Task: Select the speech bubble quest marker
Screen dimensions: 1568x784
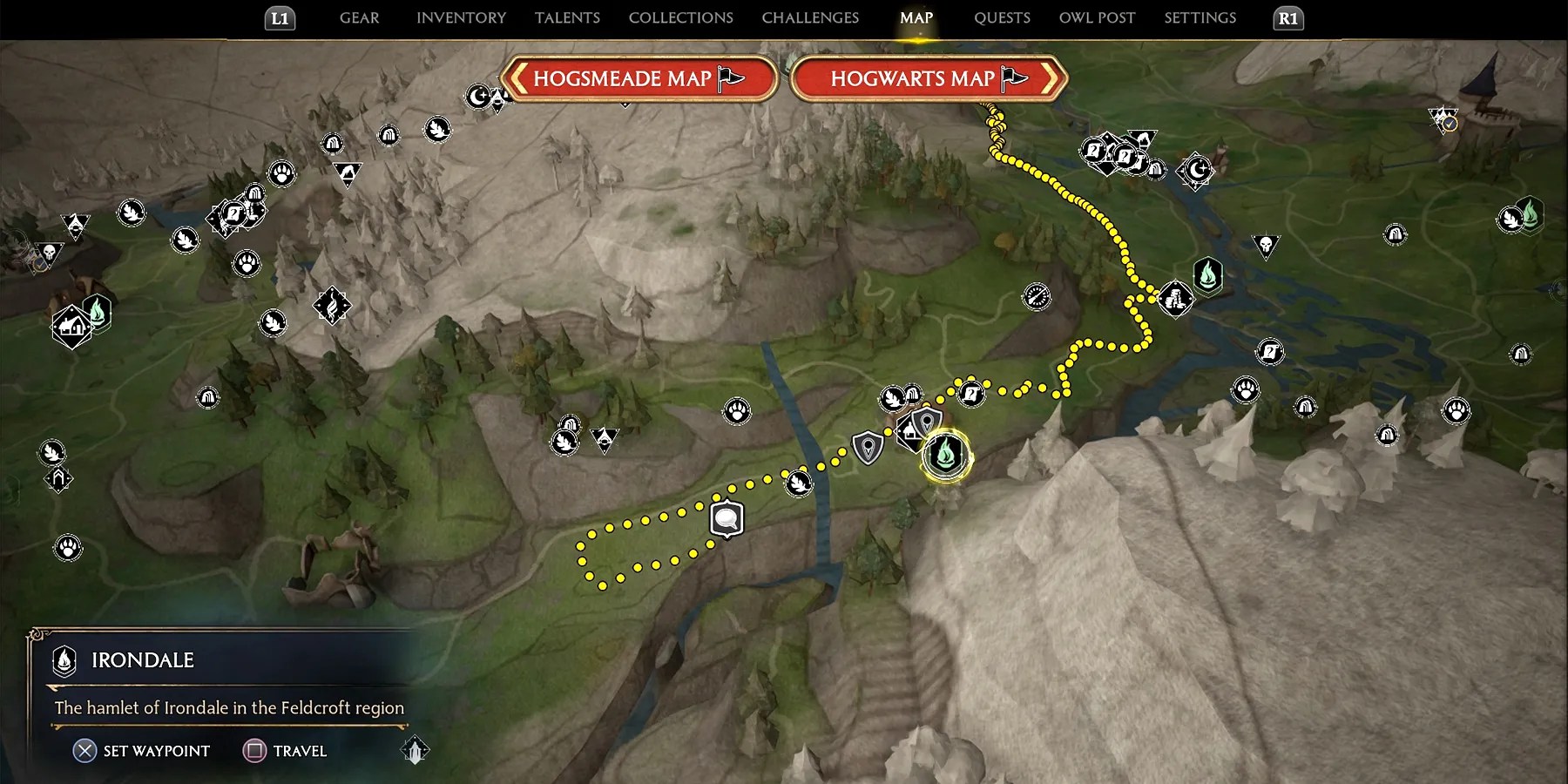Action: click(x=727, y=520)
